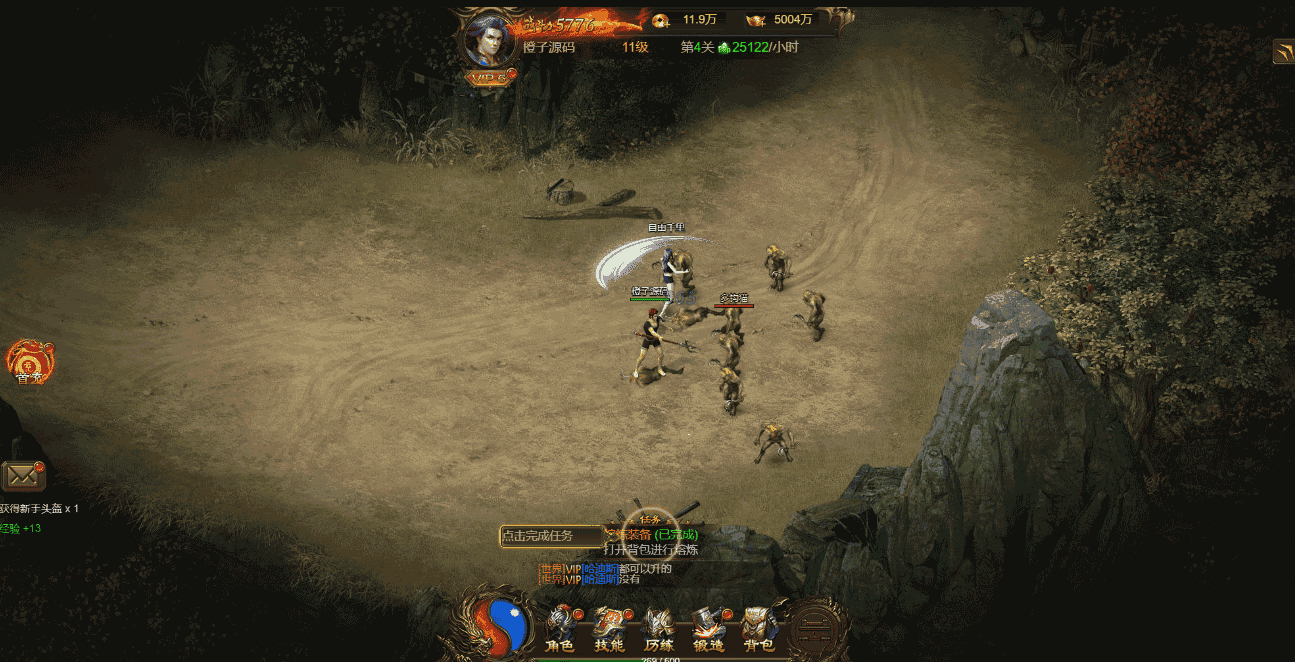This screenshot has width=1295, height=662.
Task: Open the 背包 backpack
Action: coord(759,628)
